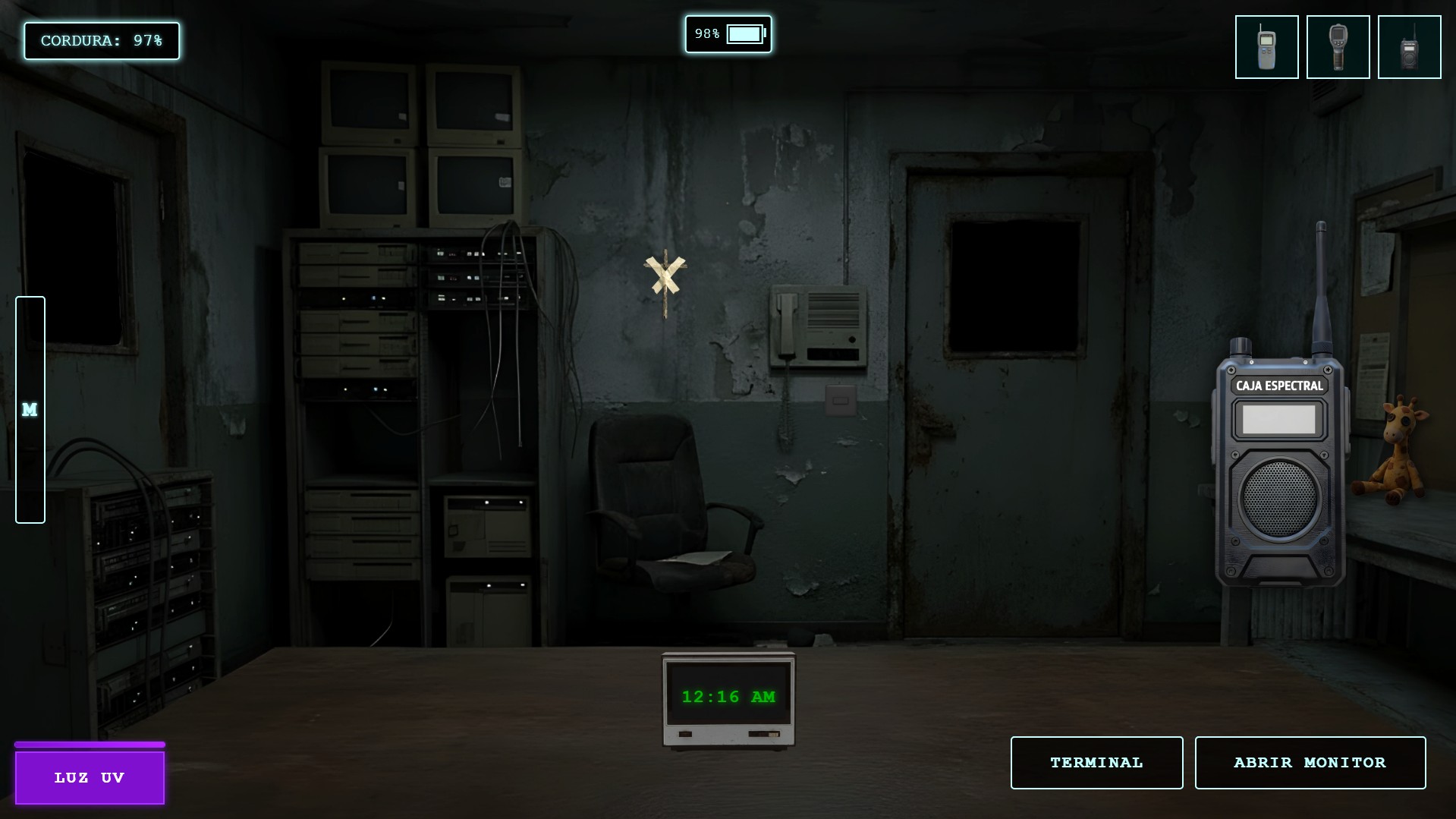This screenshot has width=1456, height=819.
Task: Activate the Luz UV button
Action: click(90, 777)
